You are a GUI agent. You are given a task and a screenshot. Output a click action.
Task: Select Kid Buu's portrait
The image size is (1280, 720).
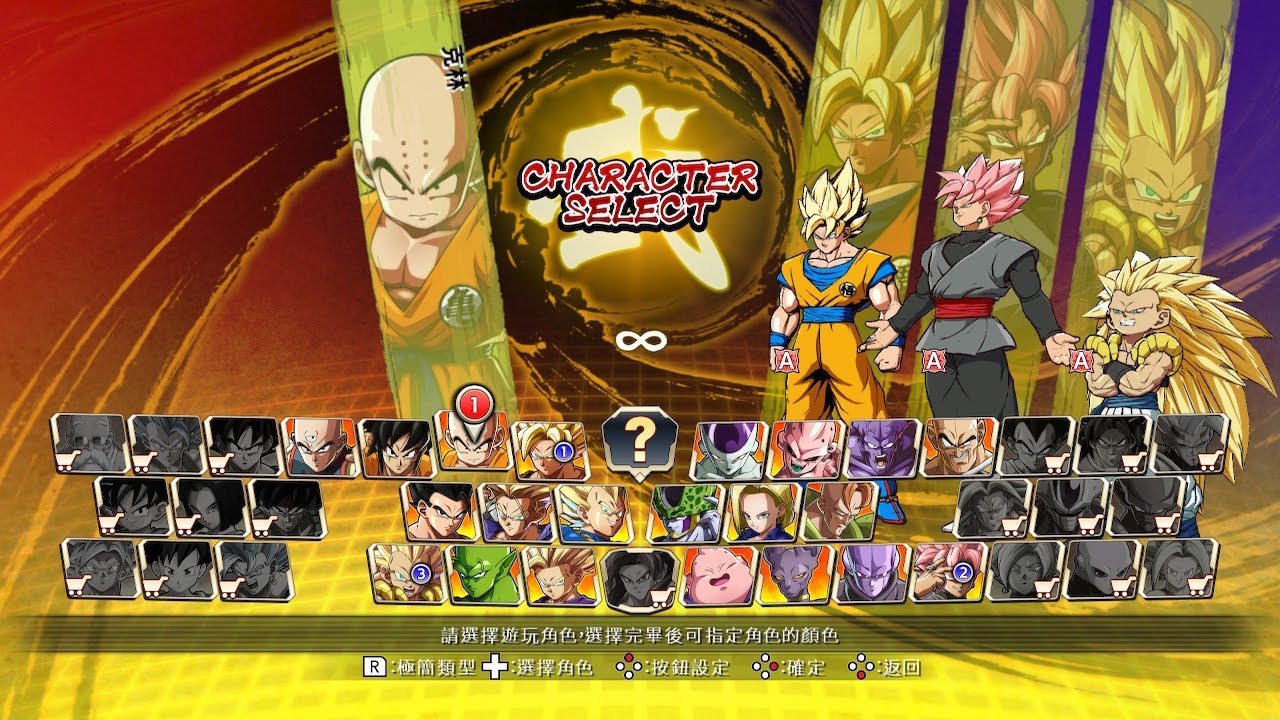tap(805, 449)
